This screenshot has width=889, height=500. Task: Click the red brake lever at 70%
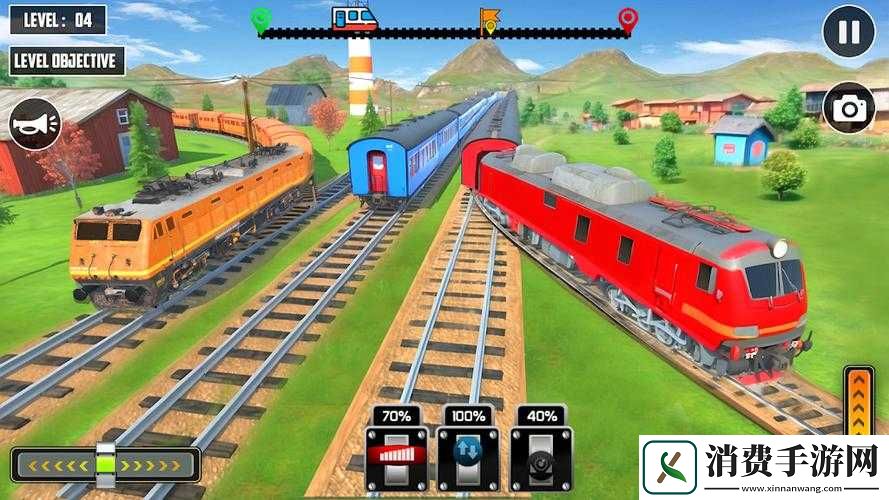tap(395, 457)
